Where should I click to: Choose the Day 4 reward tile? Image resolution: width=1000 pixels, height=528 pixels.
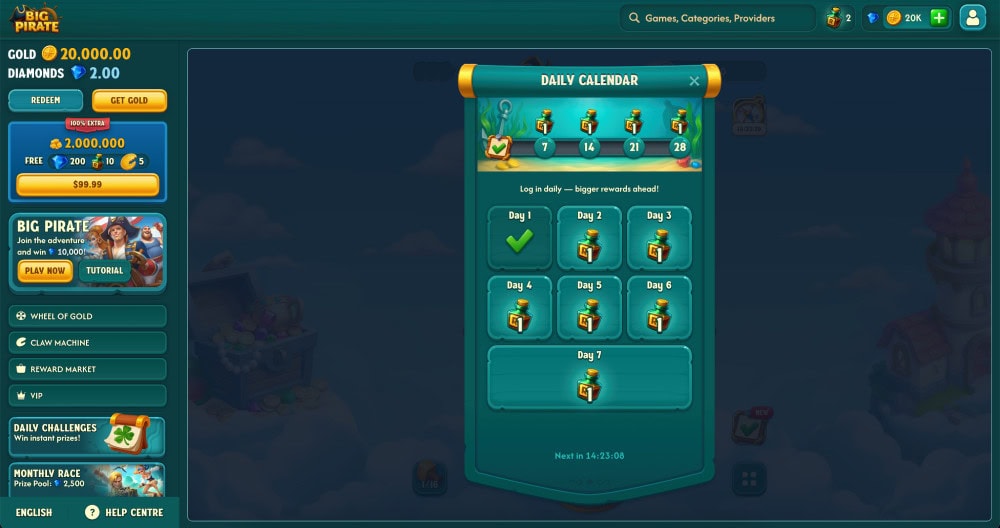tap(519, 308)
